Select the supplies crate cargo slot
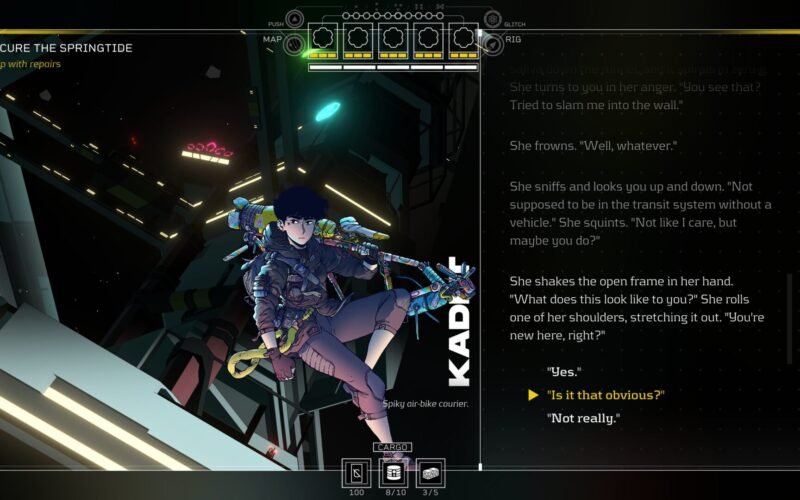800x500 pixels. point(430,472)
